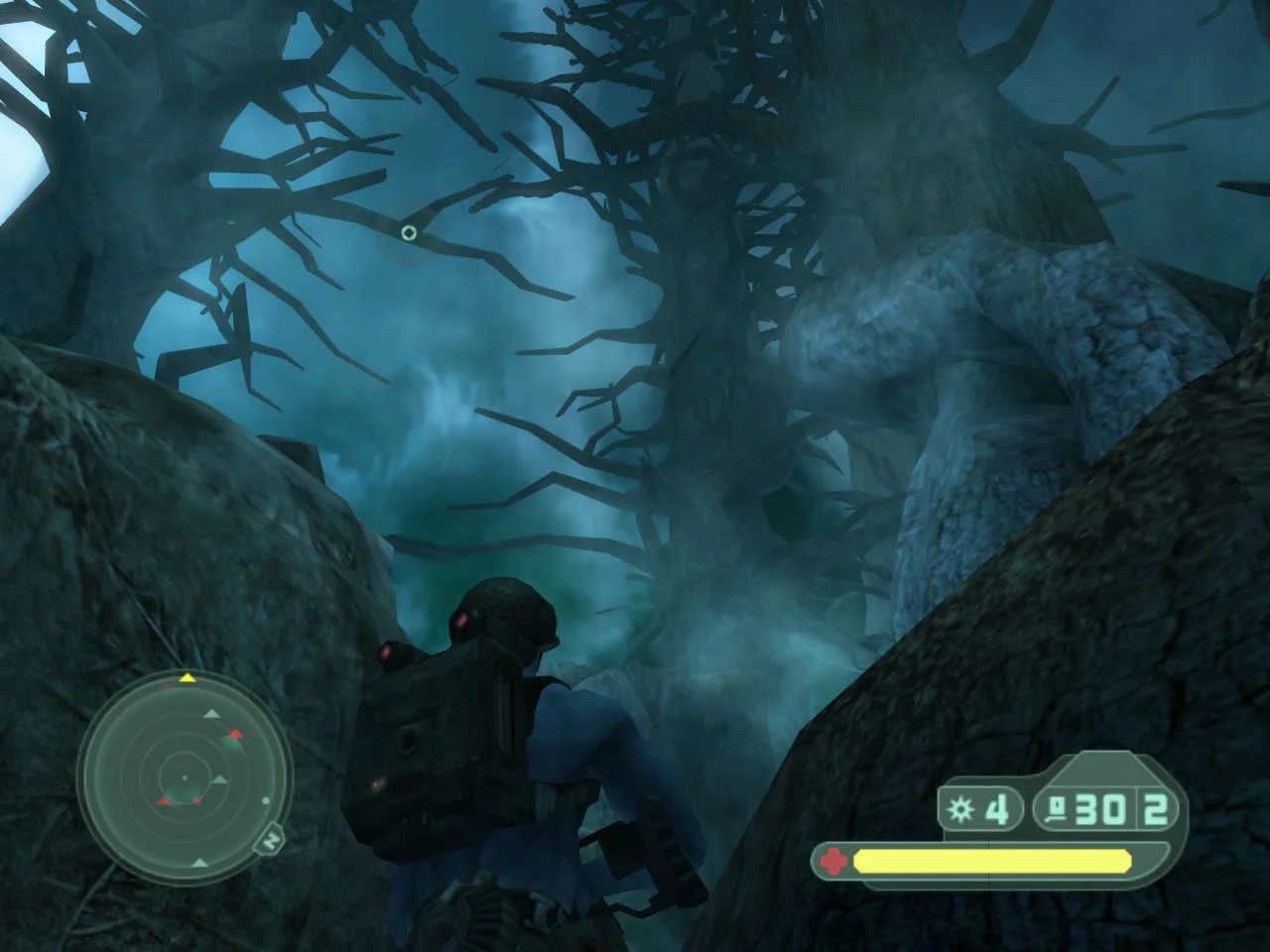Click a green ally arrow inside the minimap
Image resolution: width=1270 pixels, height=952 pixels.
click(212, 714)
